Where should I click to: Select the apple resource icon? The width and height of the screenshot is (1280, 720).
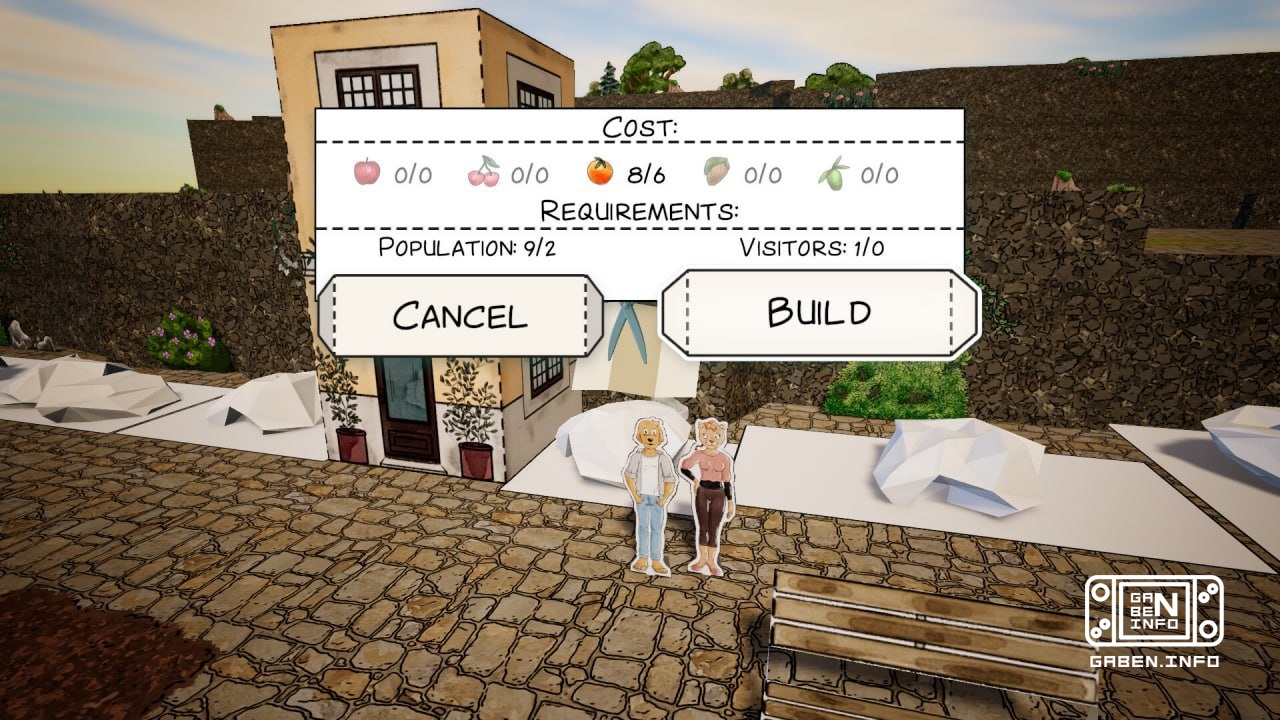(366, 172)
